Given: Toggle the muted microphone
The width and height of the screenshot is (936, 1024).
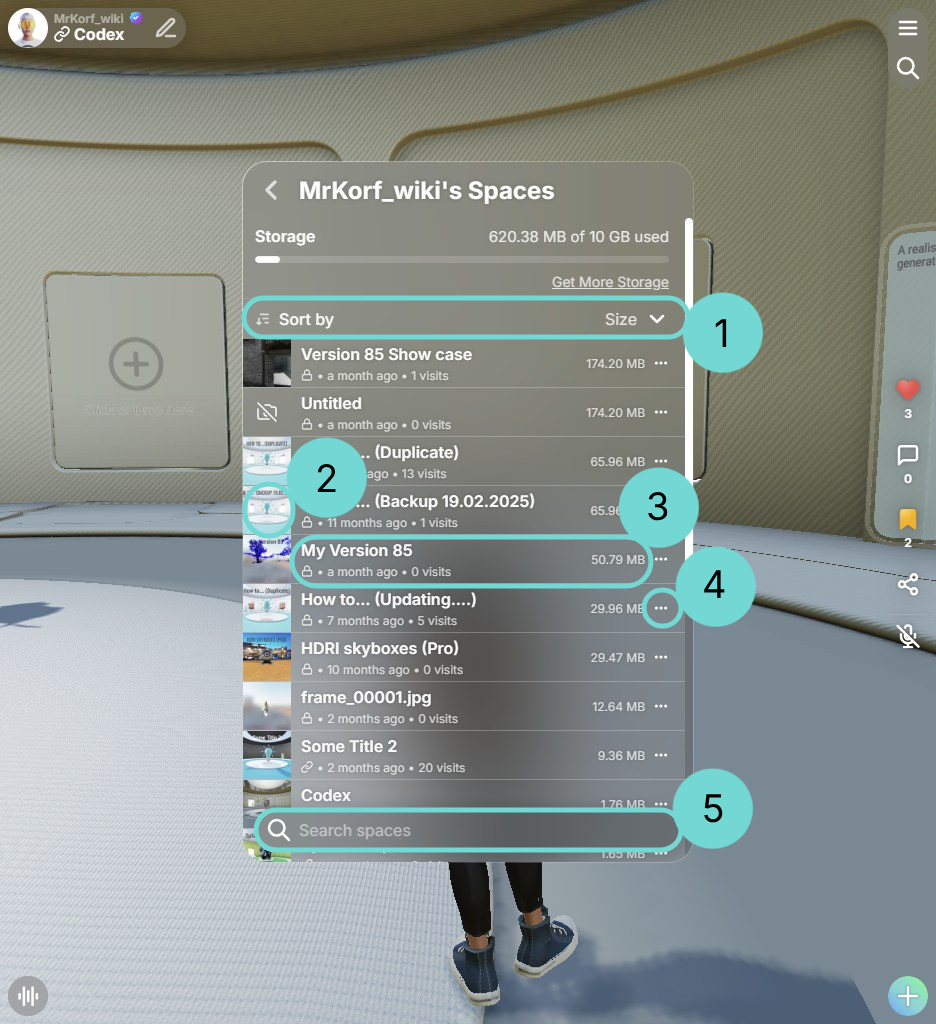Looking at the screenshot, I should pyautogui.click(x=908, y=636).
